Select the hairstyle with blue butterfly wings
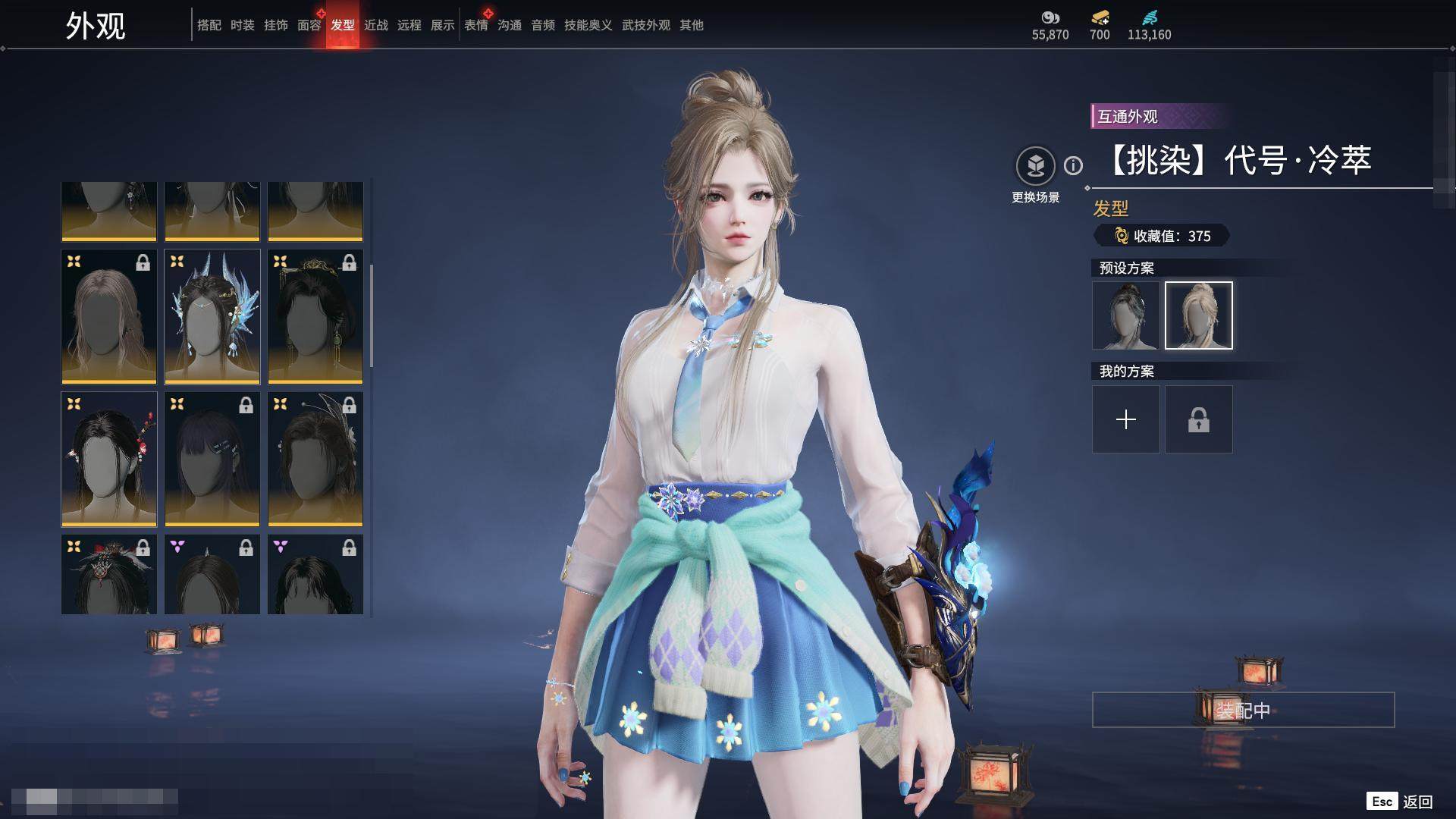1456x819 pixels. [x=212, y=316]
